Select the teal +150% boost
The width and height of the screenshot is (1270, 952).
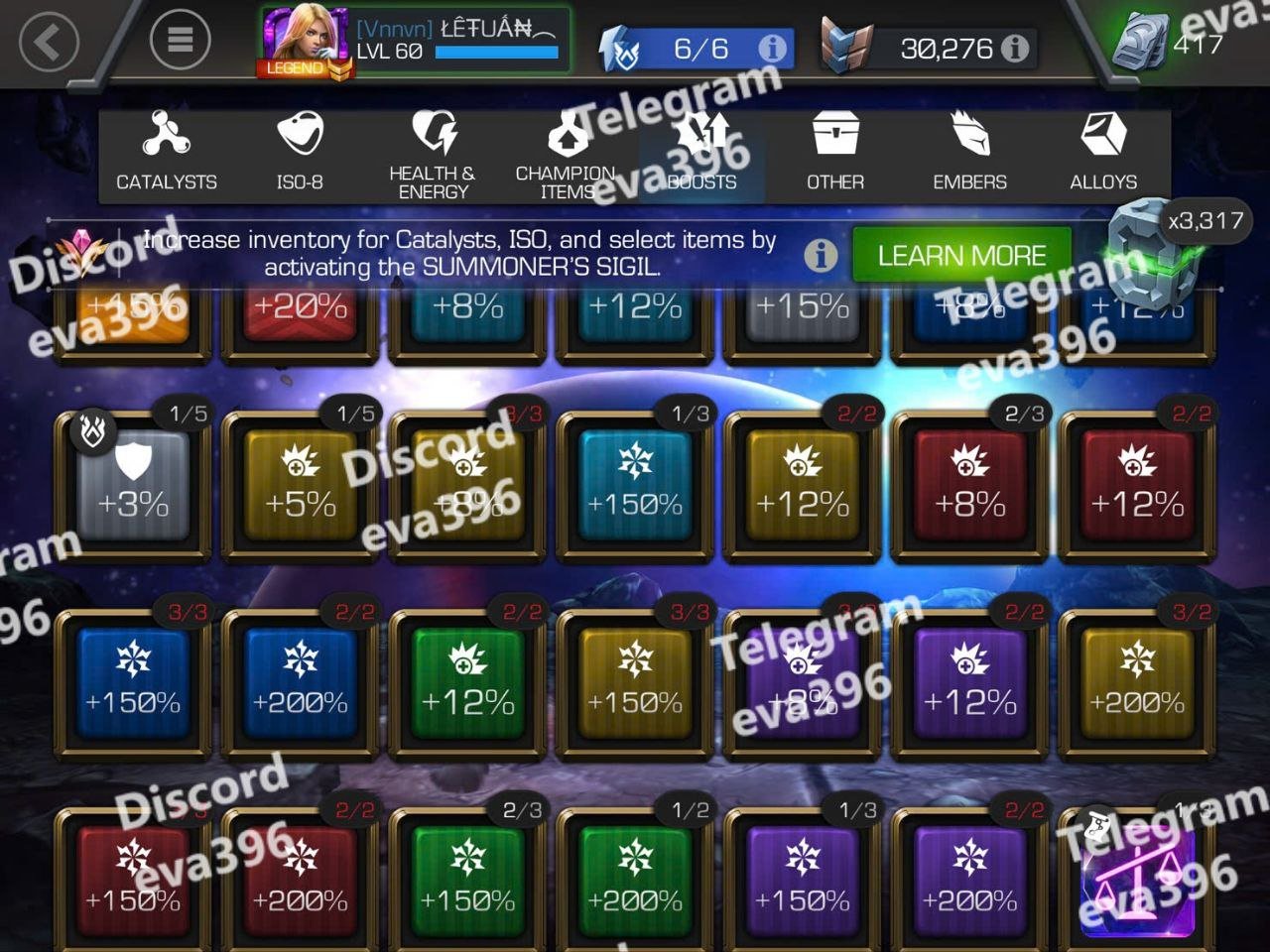[x=635, y=486]
